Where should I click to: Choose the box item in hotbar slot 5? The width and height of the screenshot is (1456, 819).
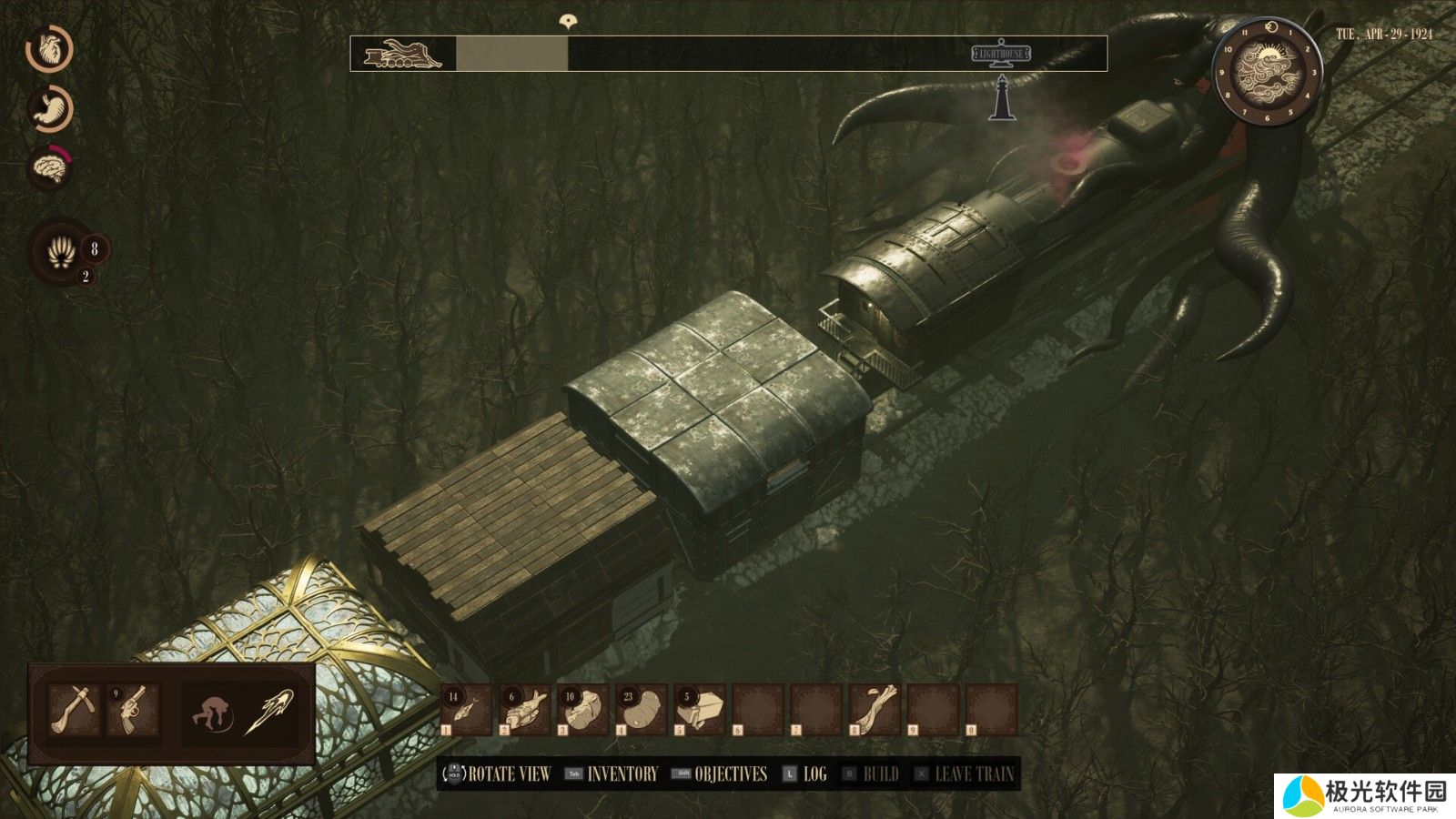click(x=700, y=710)
